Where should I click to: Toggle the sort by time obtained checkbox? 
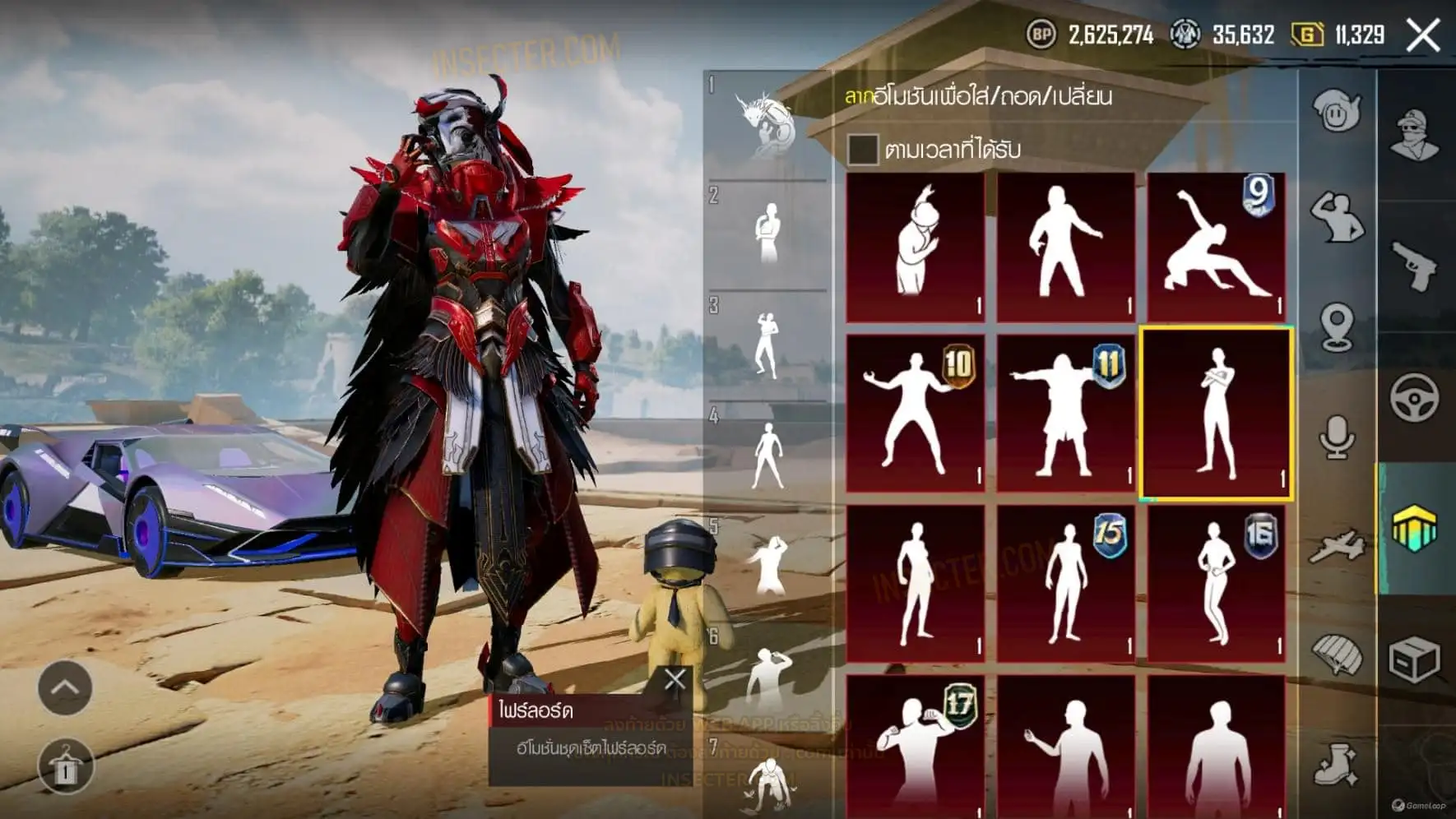click(x=862, y=150)
